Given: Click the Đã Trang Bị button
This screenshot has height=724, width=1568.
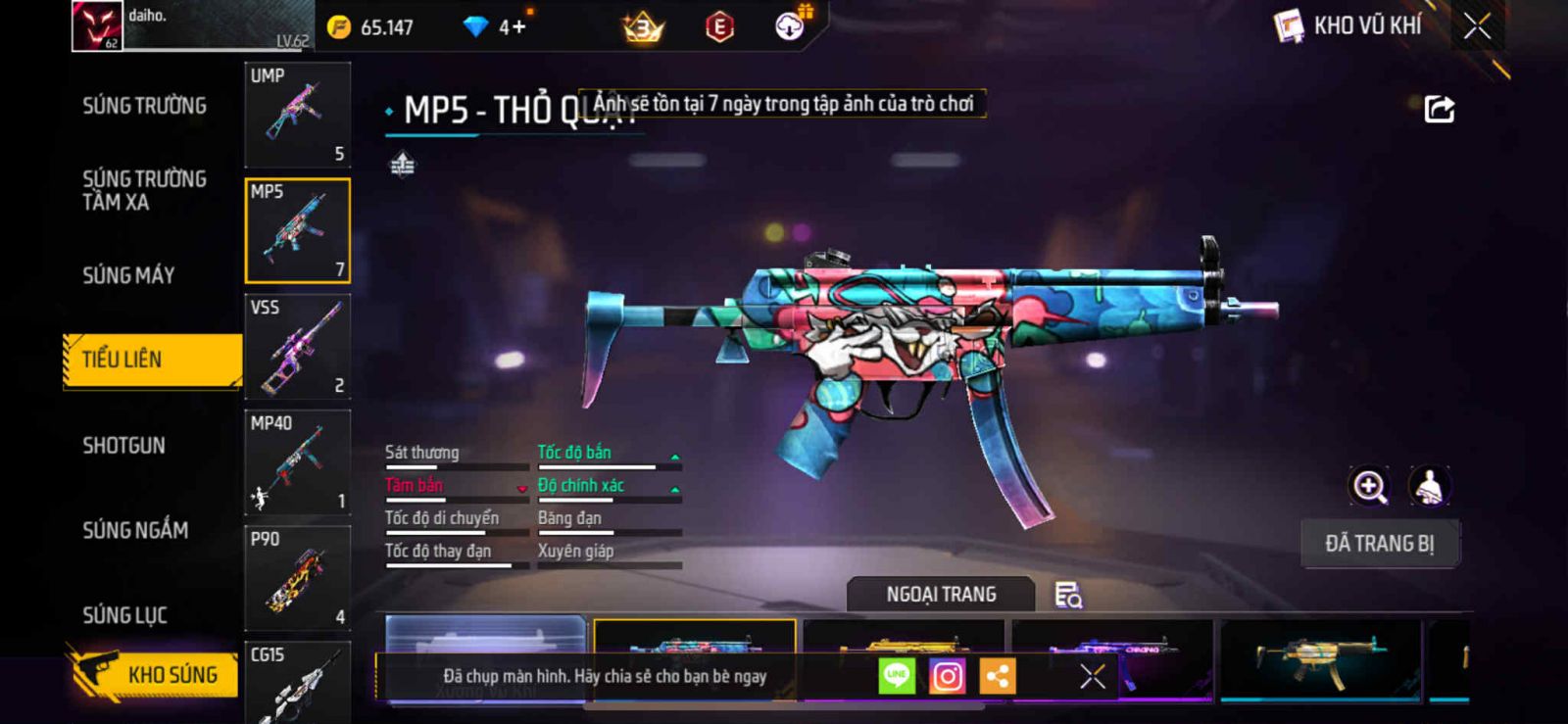Looking at the screenshot, I should (x=1380, y=544).
